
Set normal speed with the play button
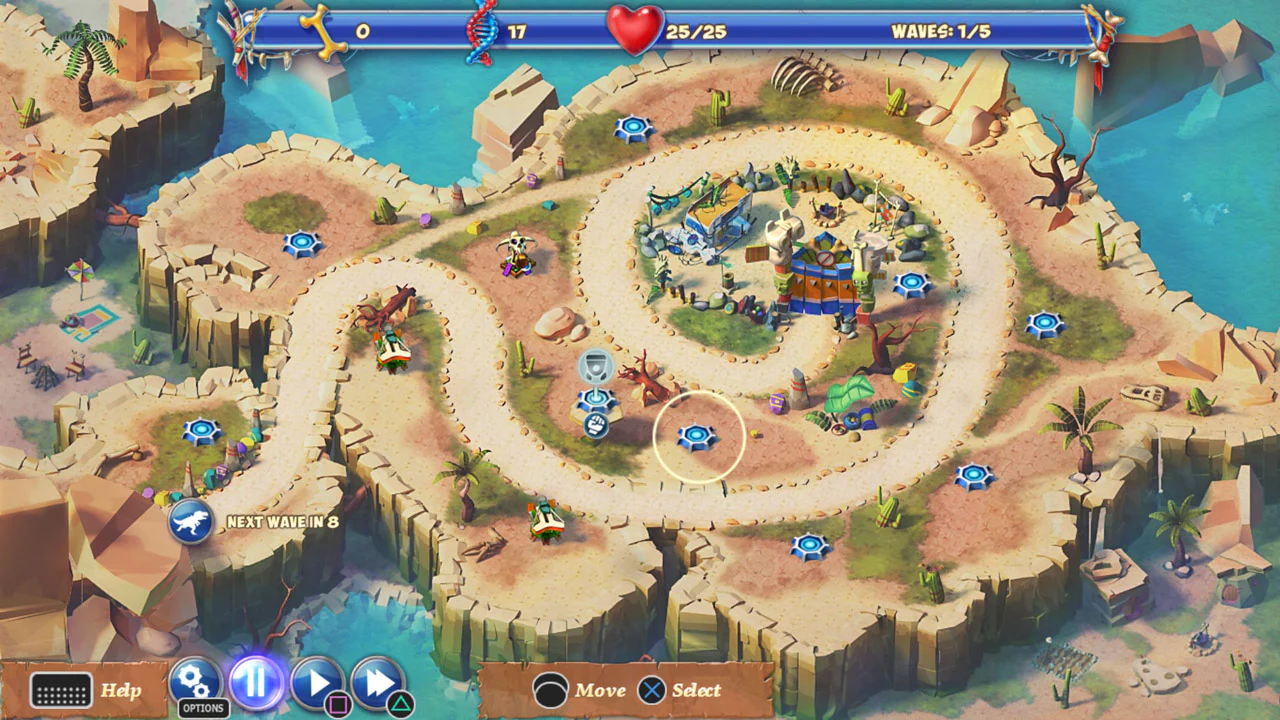(x=318, y=684)
